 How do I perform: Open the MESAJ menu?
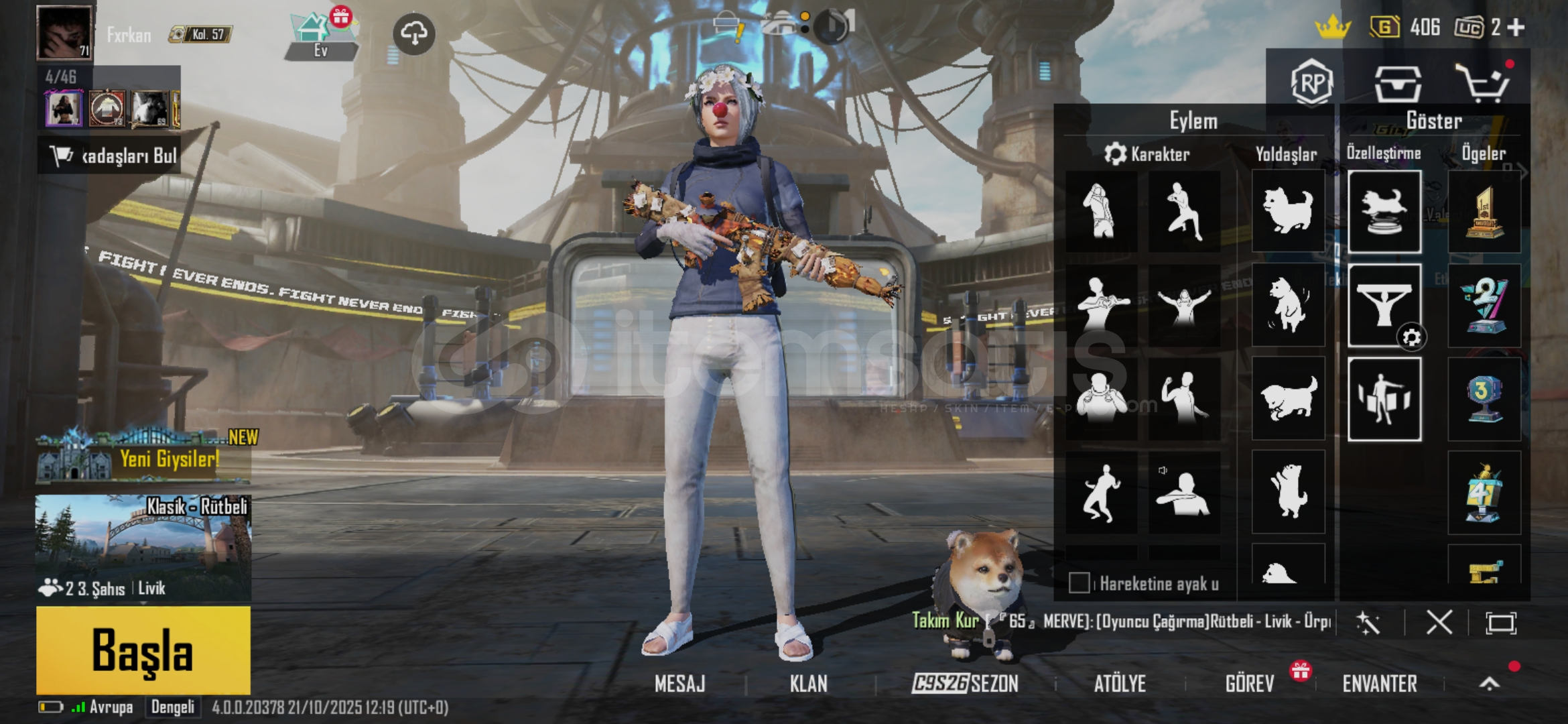(x=679, y=684)
